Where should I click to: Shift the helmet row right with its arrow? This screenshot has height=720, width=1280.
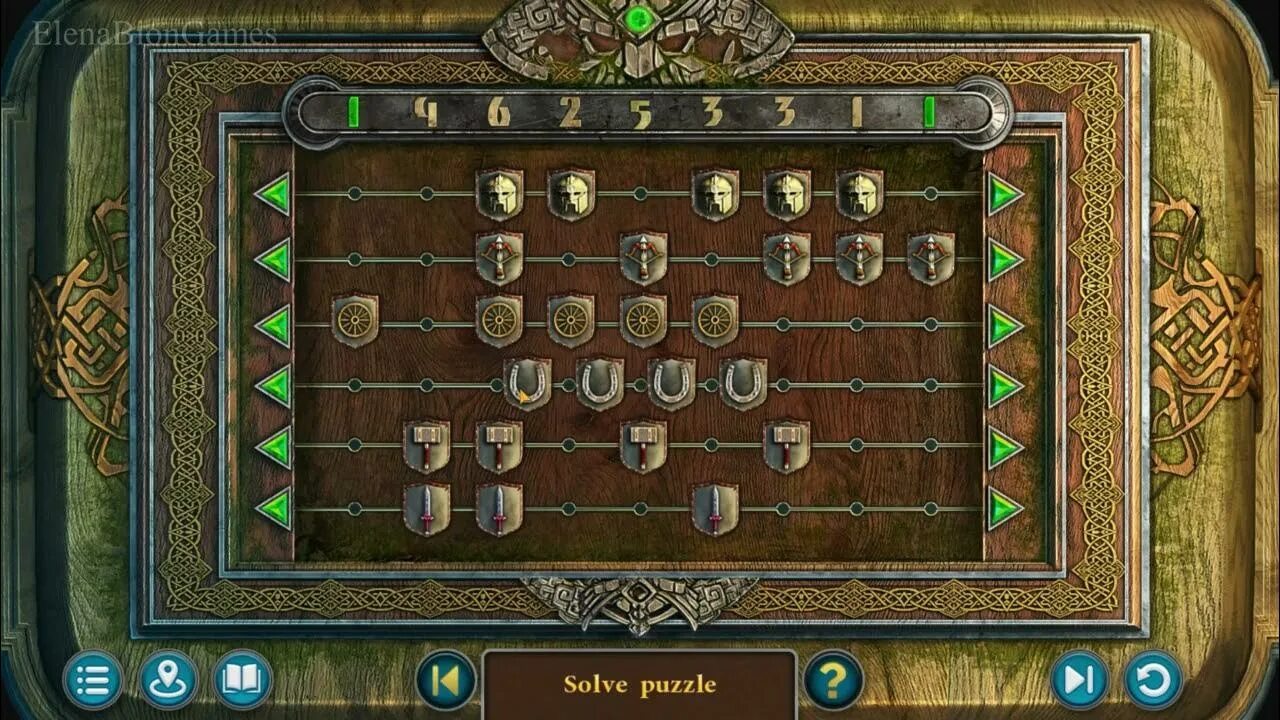(x=1005, y=194)
